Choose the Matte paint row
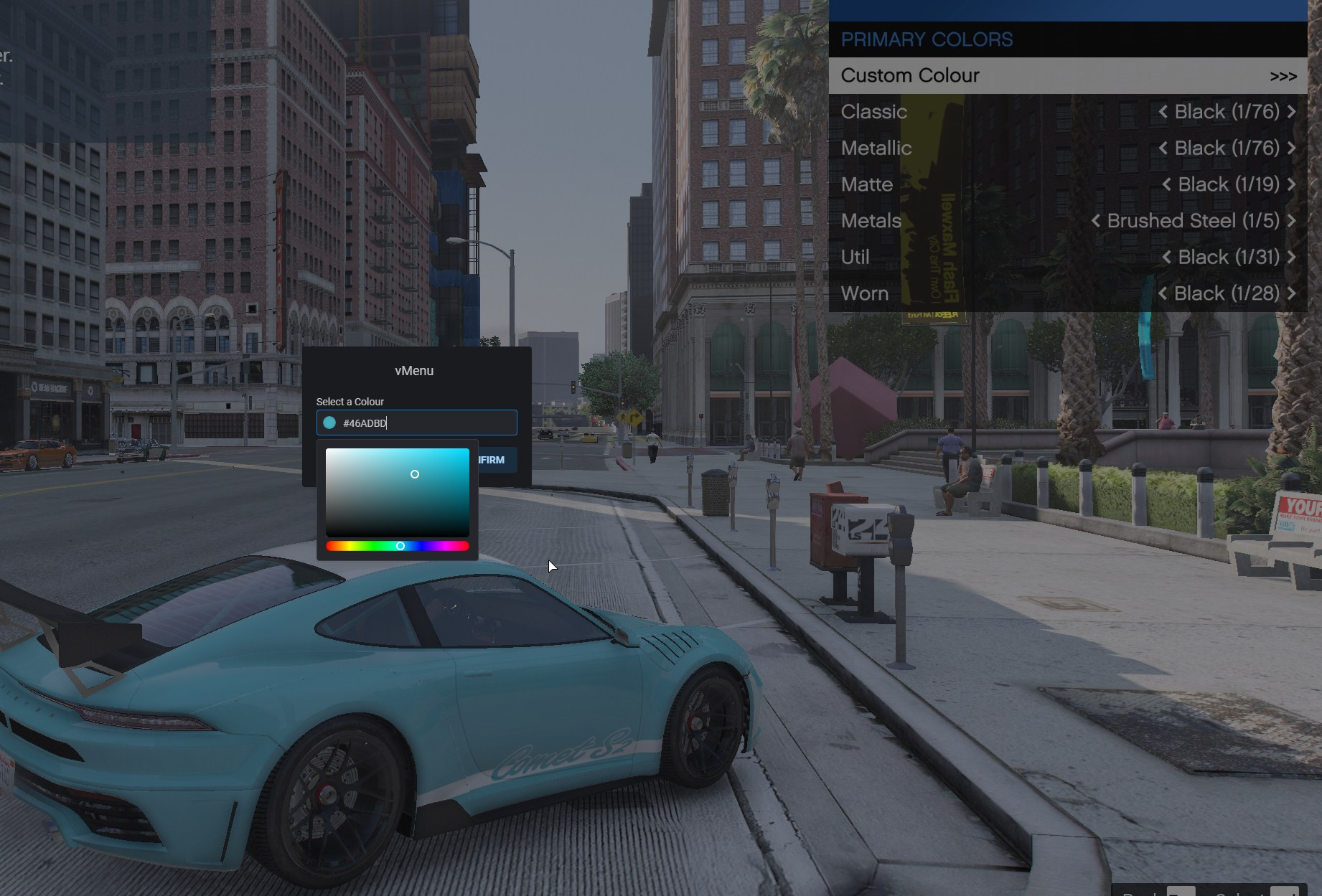Image resolution: width=1322 pixels, height=896 pixels. pyautogui.click(x=866, y=184)
